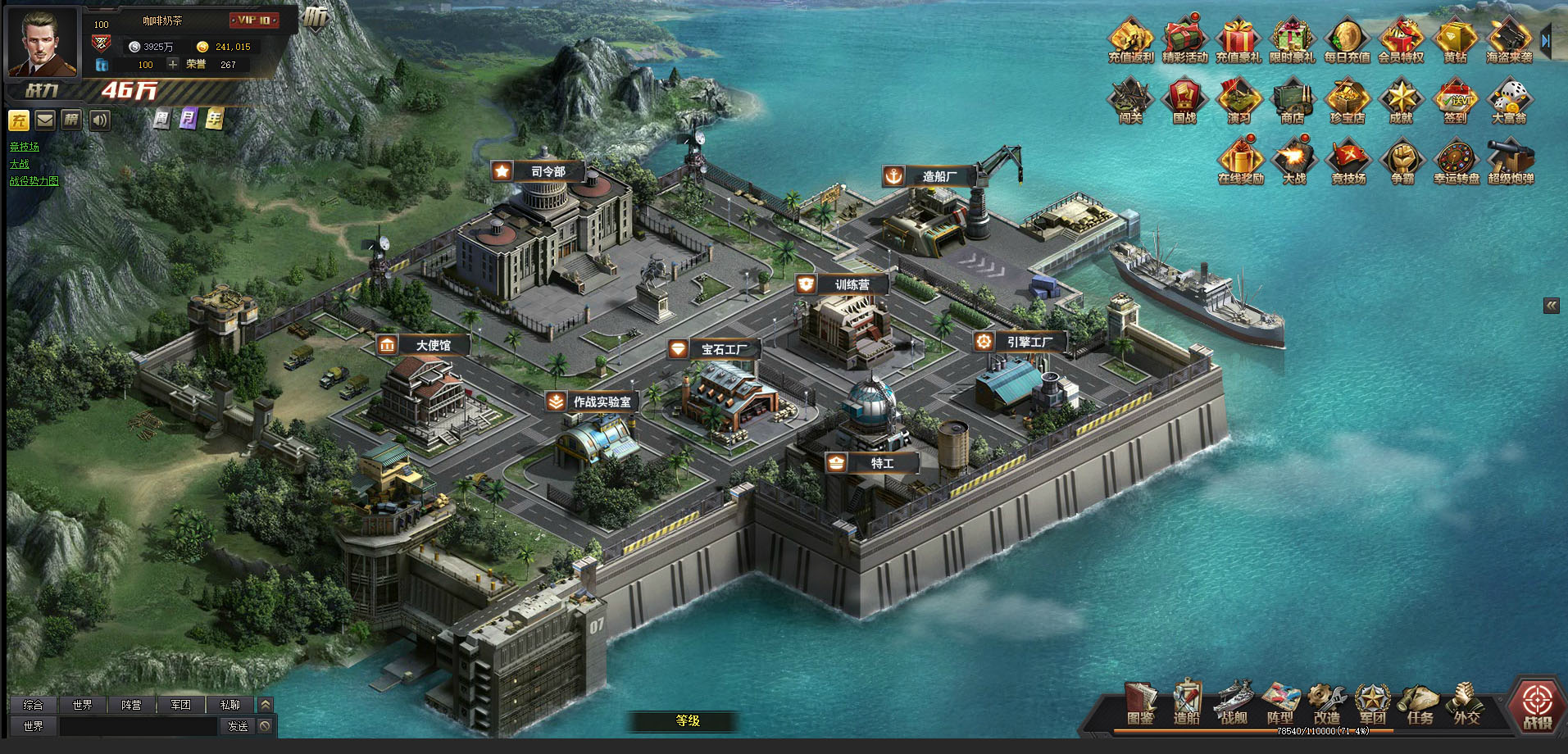Start the red 战役 campaign button
The height and width of the screenshot is (754, 1568).
1537,704
